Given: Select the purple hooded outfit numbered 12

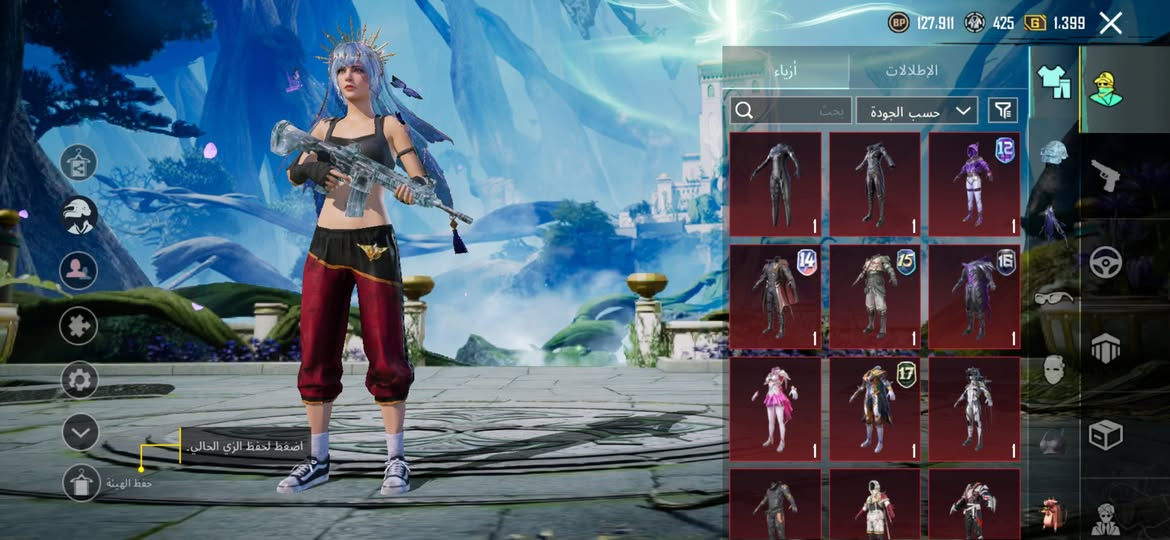Looking at the screenshot, I should (x=974, y=184).
